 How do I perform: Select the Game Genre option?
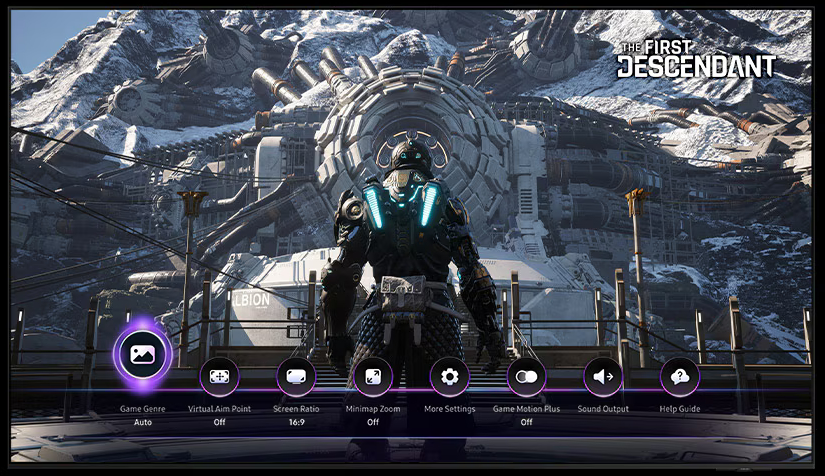pyautogui.click(x=142, y=353)
